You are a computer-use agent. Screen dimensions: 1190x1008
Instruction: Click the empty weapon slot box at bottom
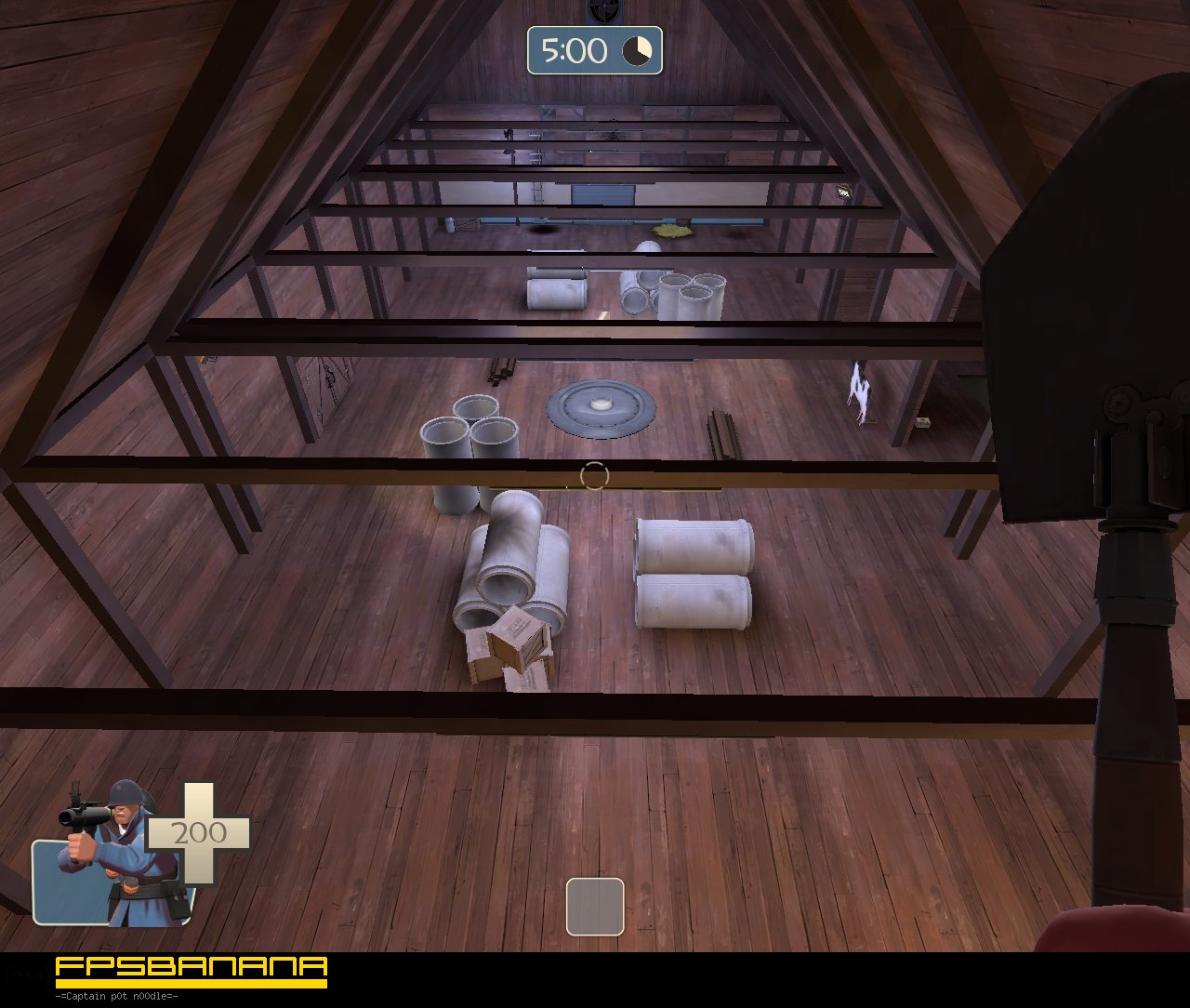point(594,907)
